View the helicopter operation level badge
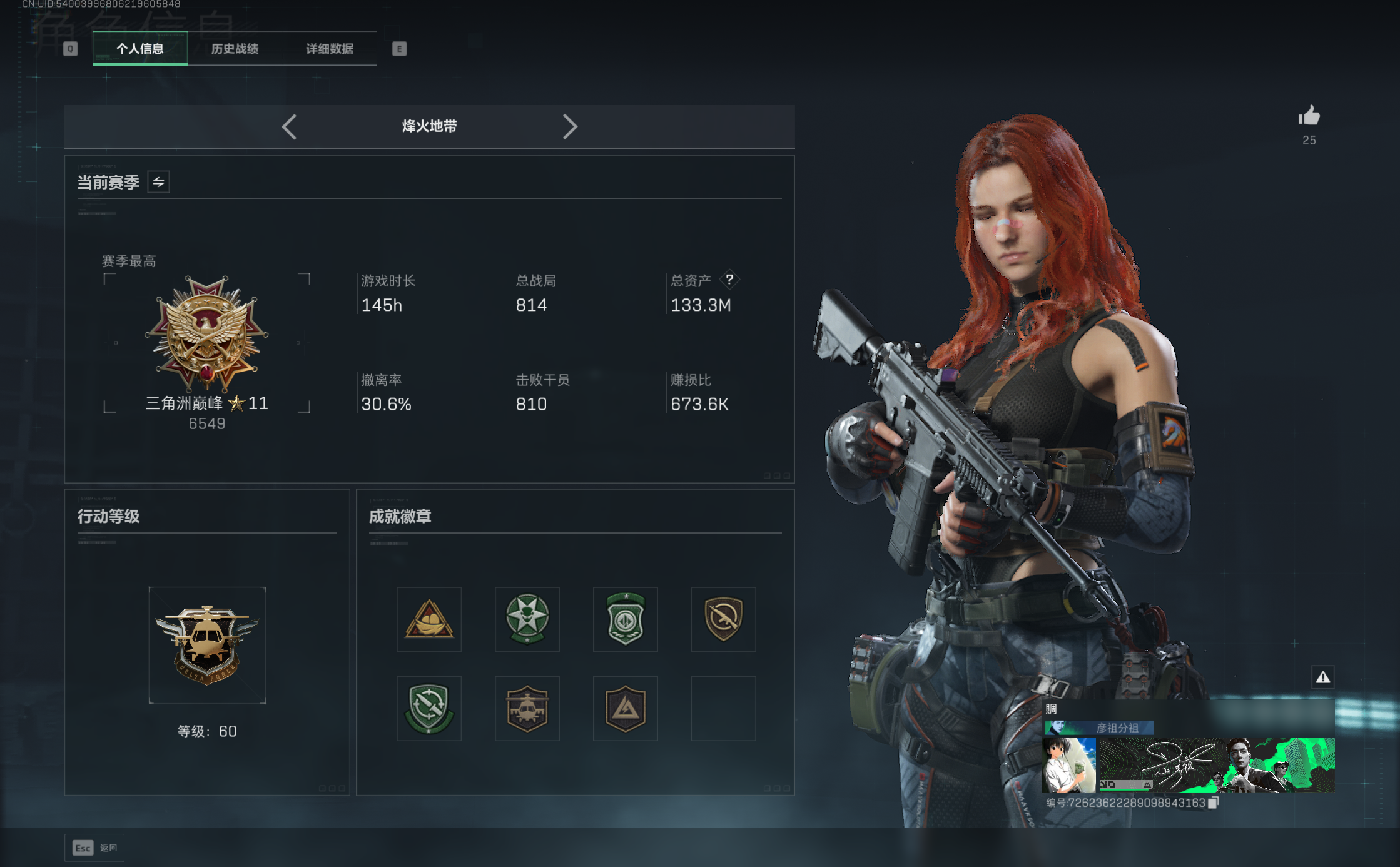 [x=207, y=645]
